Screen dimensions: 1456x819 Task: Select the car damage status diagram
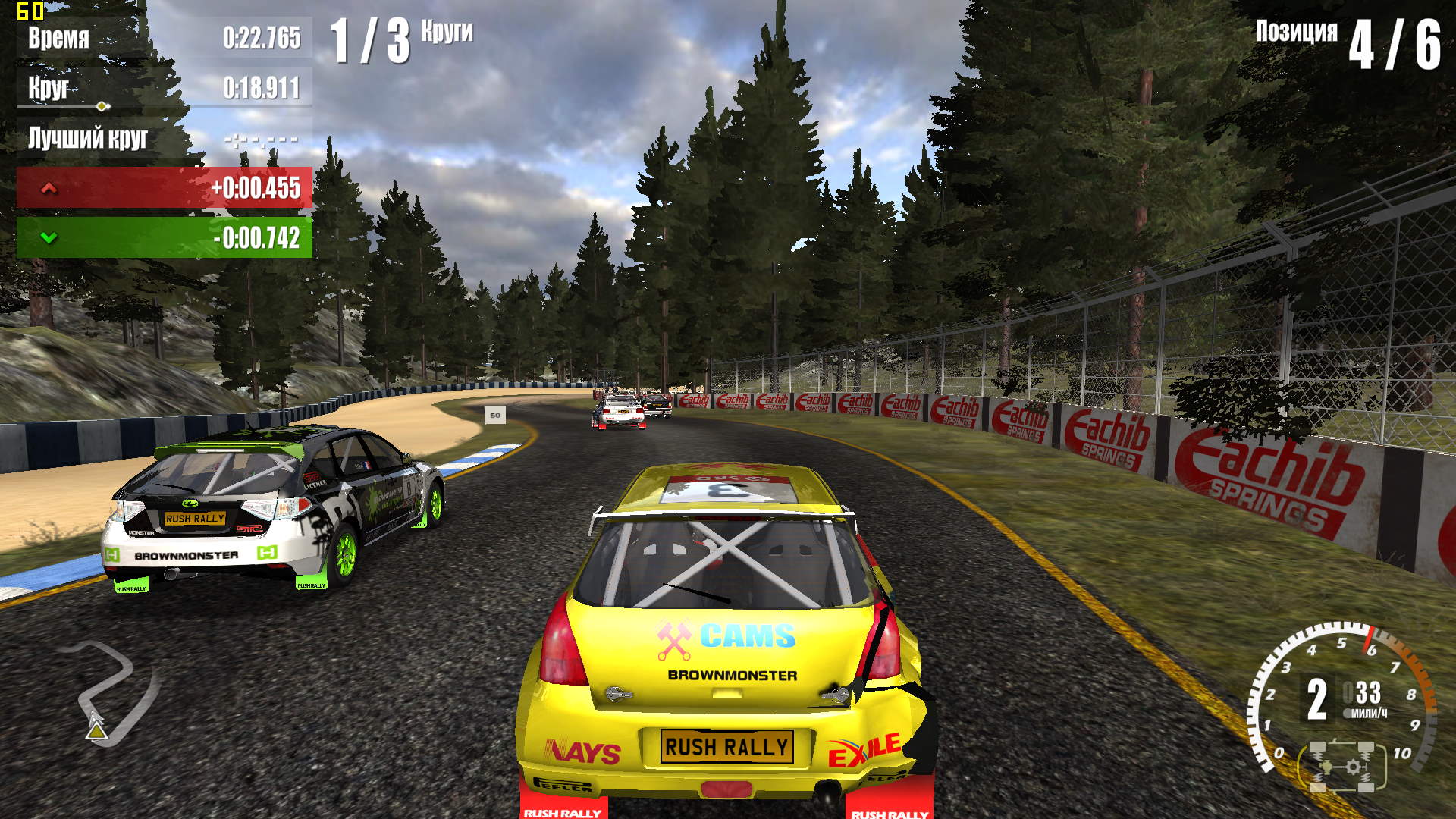click(1342, 766)
